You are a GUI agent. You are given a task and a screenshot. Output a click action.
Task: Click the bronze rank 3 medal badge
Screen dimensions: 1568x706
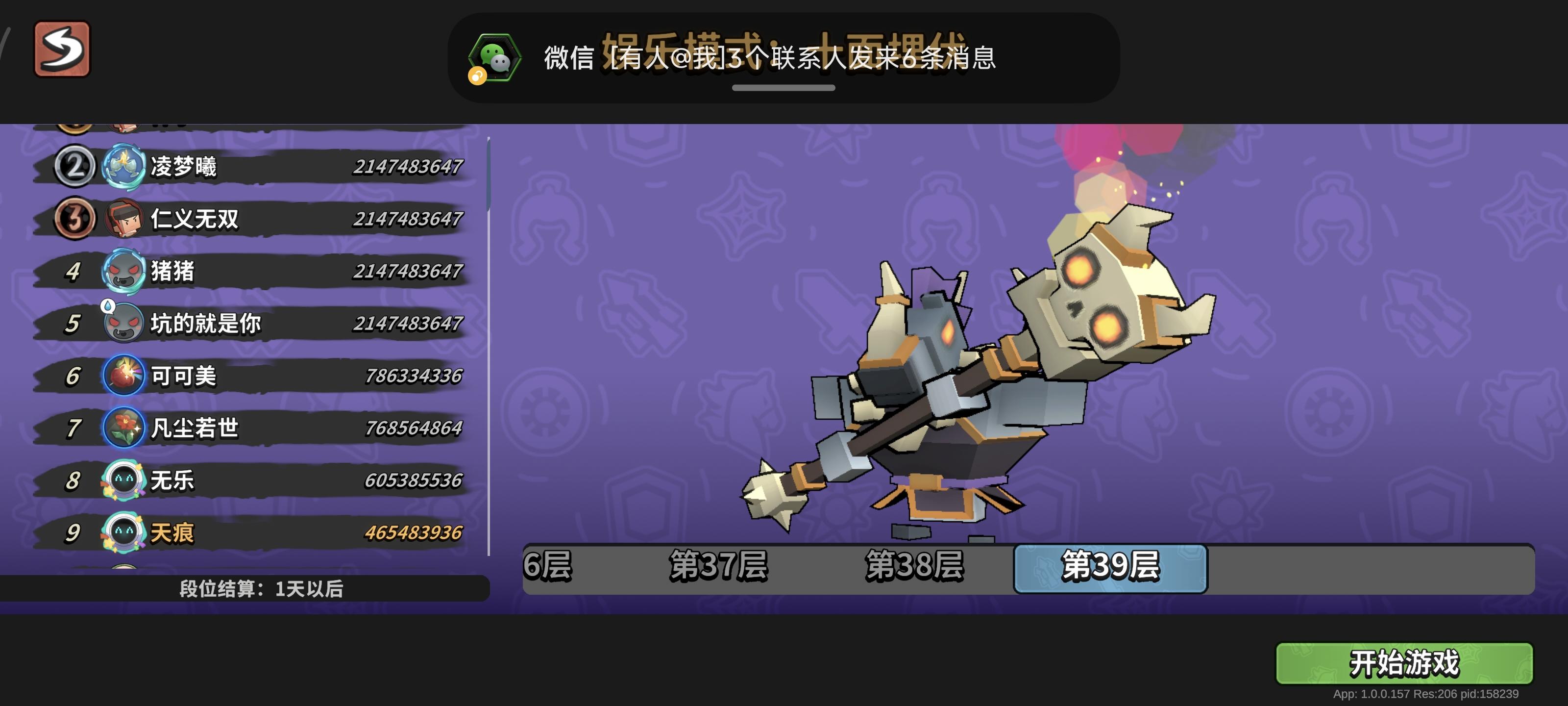click(x=74, y=218)
